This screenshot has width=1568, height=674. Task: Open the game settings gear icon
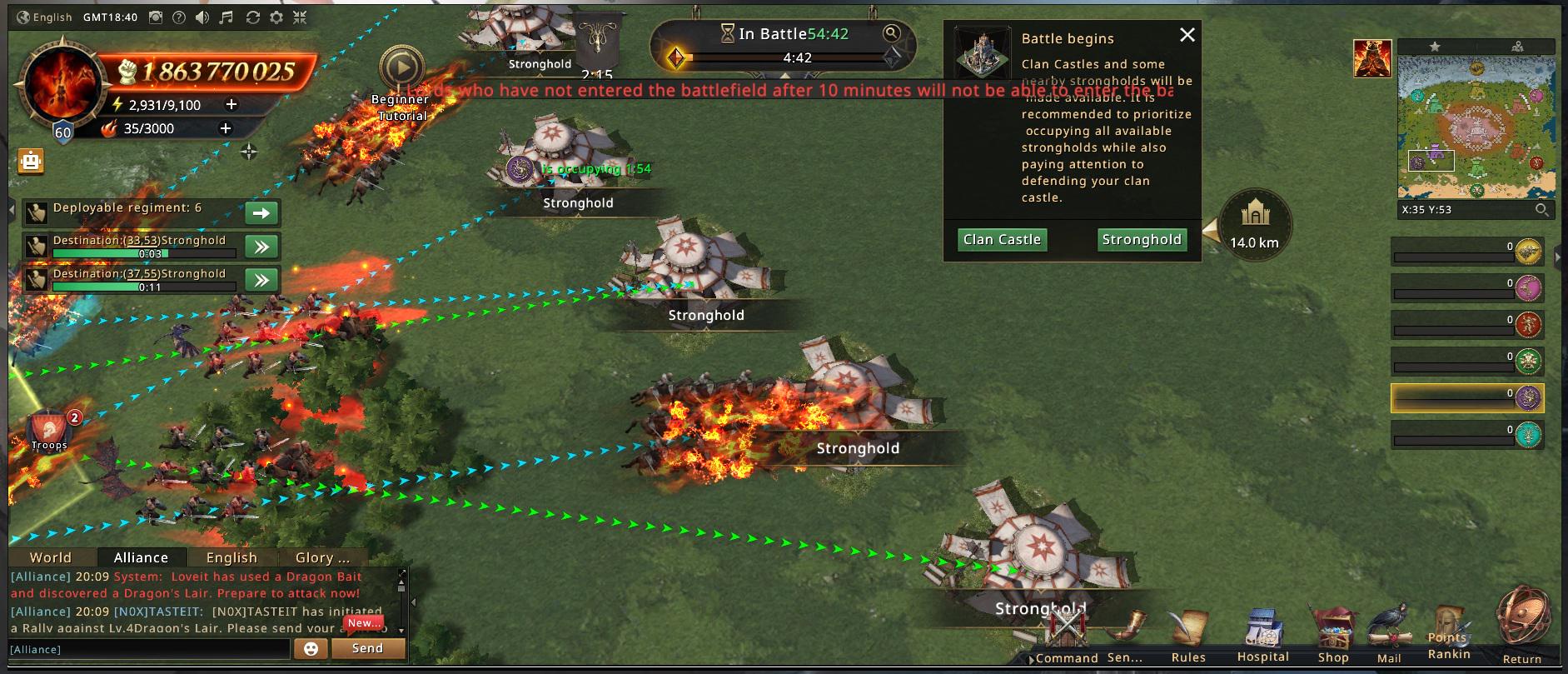276,17
